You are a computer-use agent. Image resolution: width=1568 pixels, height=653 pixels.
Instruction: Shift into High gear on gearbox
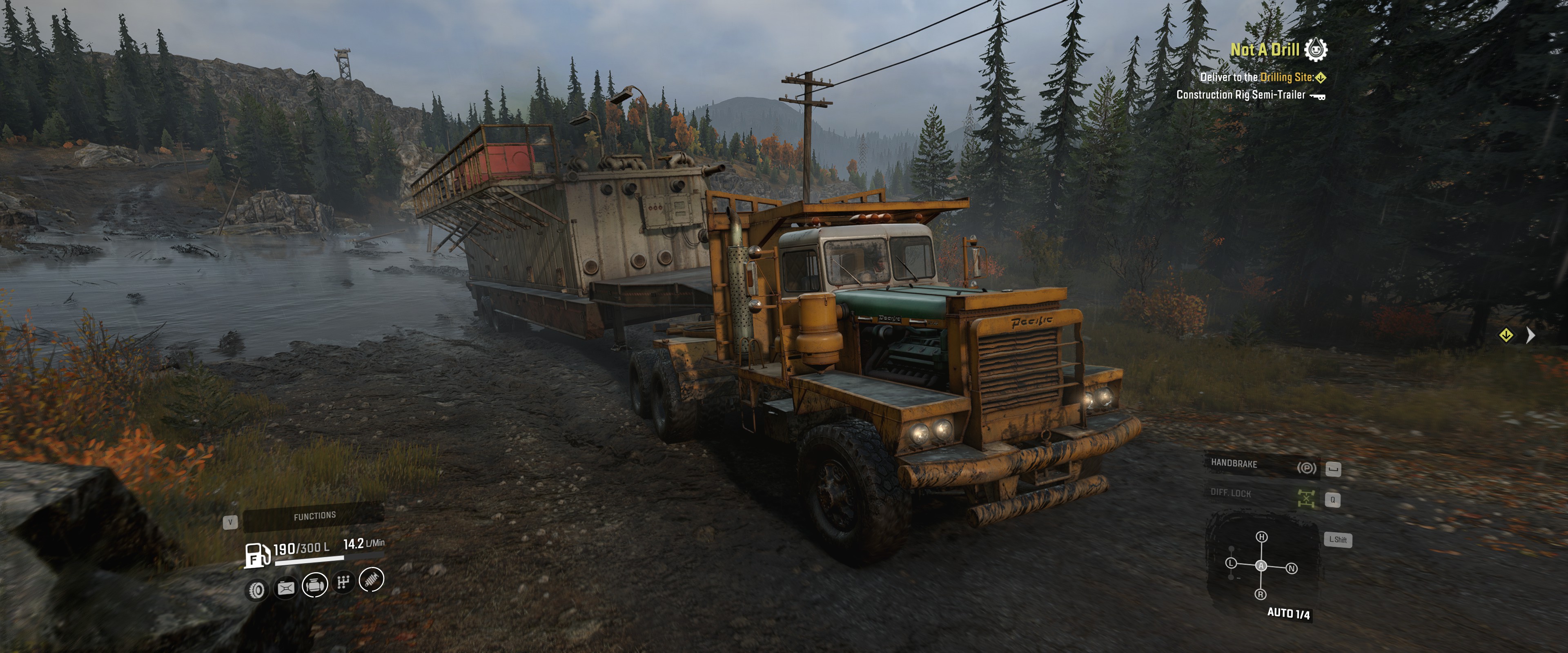pyautogui.click(x=1261, y=537)
